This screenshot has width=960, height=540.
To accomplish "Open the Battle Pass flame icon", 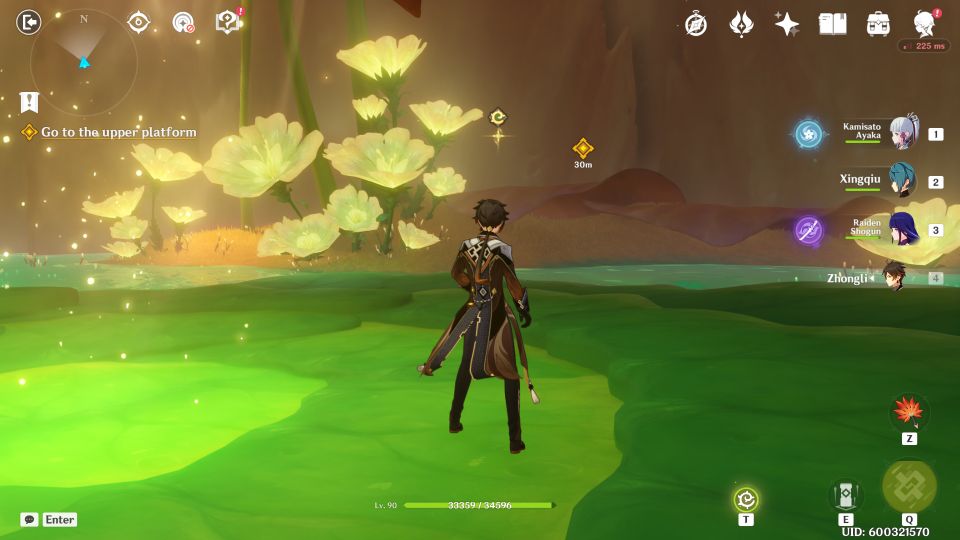I will (741, 24).
